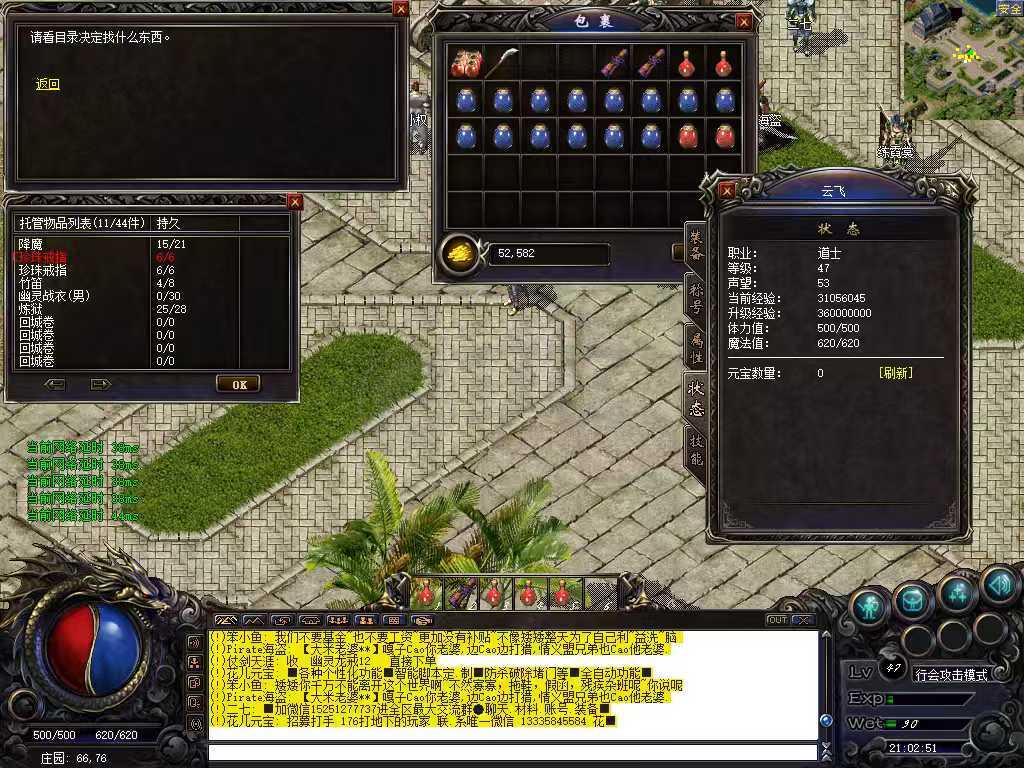The height and width of the screenshot is (768, 1024).
Task: Go to next page of stored items
Action: pyautogui.click(x=101, y=384)
